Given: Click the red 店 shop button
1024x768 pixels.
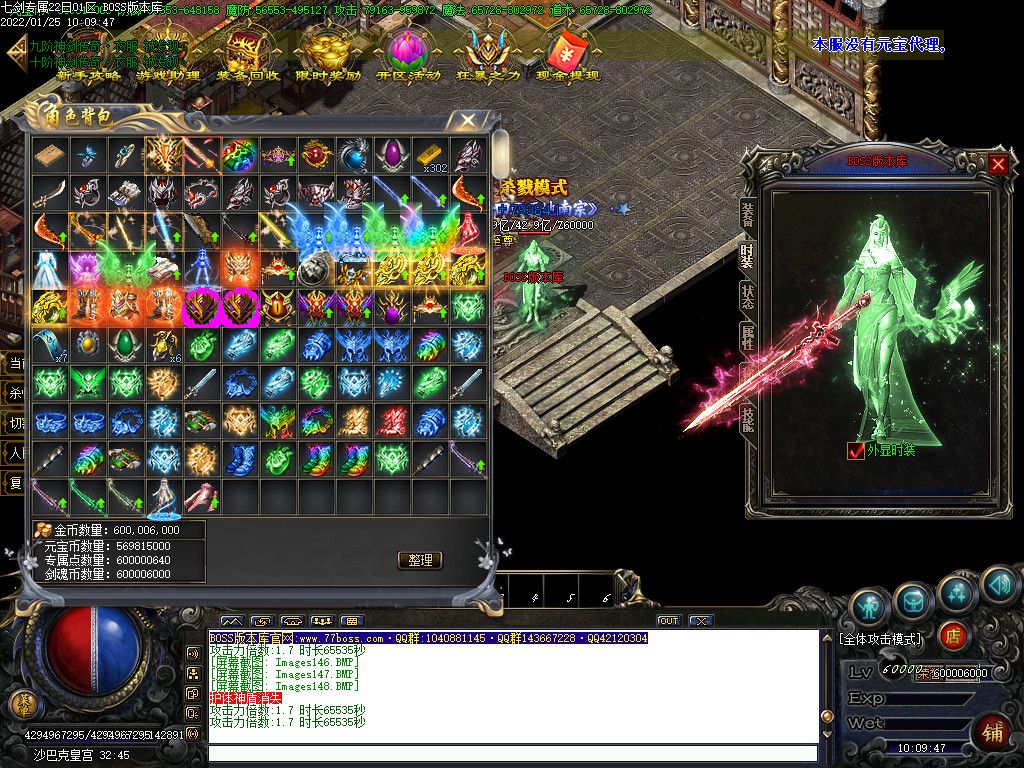Looking at the screenshot, I should [x=953, y=635].
